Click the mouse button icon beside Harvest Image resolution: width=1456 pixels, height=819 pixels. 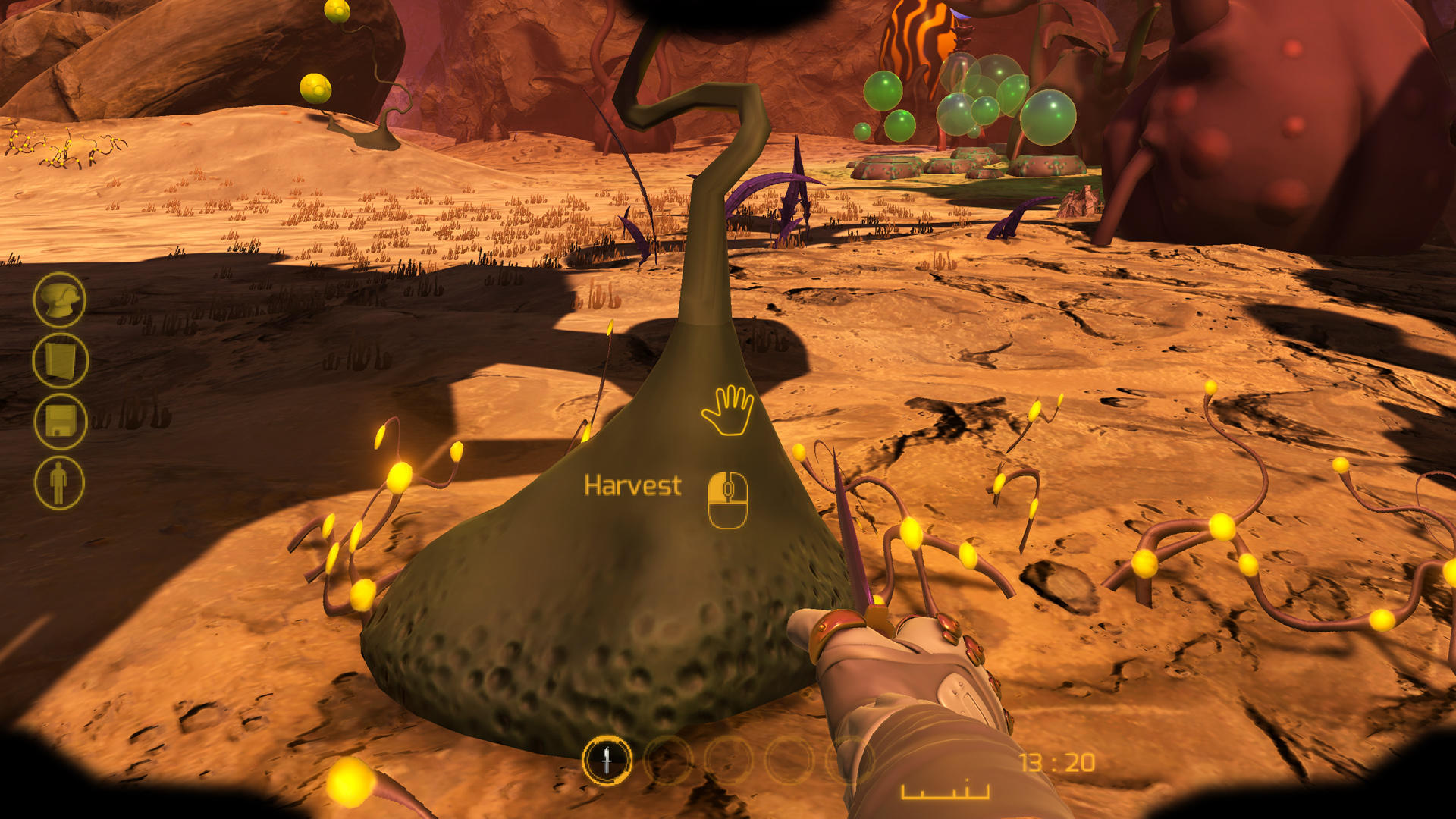pyautogui.click(x=726, y=497)
